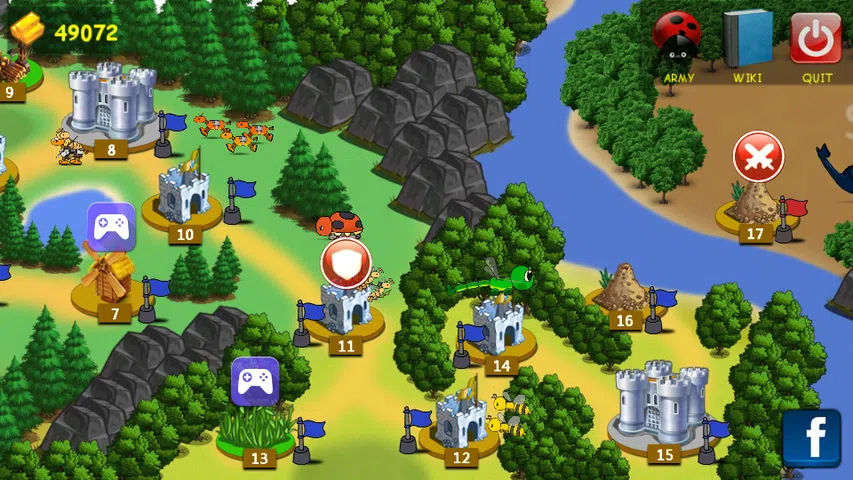
Task: Open the level 15 castle
Action: coord(661,403)
